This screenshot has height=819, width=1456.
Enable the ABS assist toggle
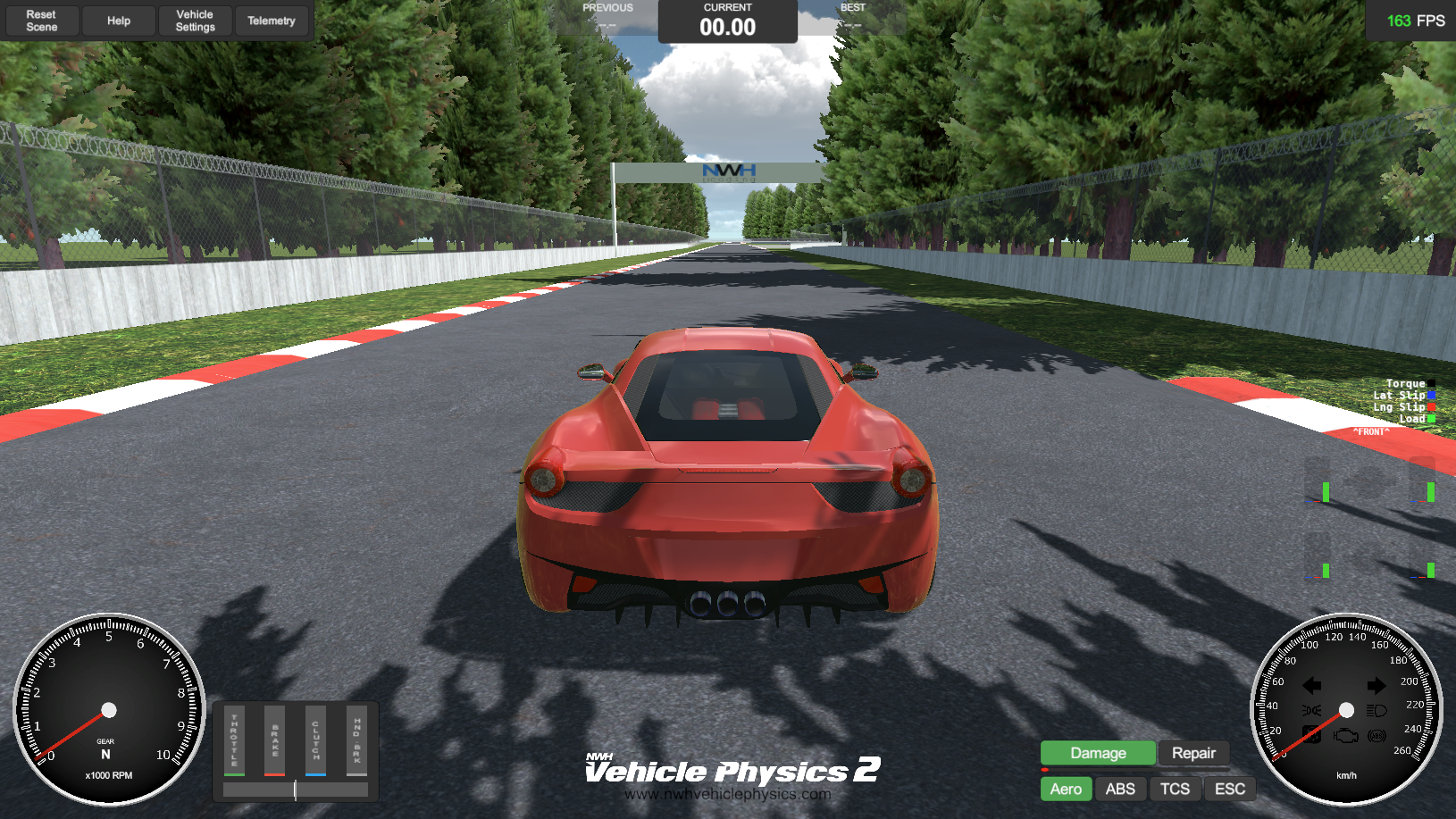click(x=1121, y=789)
